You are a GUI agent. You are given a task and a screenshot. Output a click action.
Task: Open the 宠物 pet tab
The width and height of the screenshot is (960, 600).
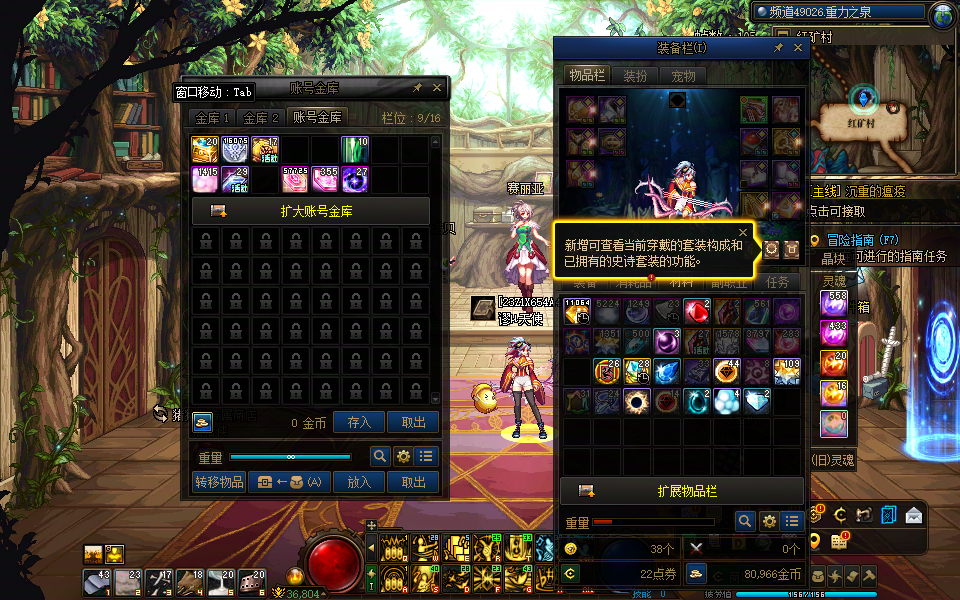click(683, 75)
